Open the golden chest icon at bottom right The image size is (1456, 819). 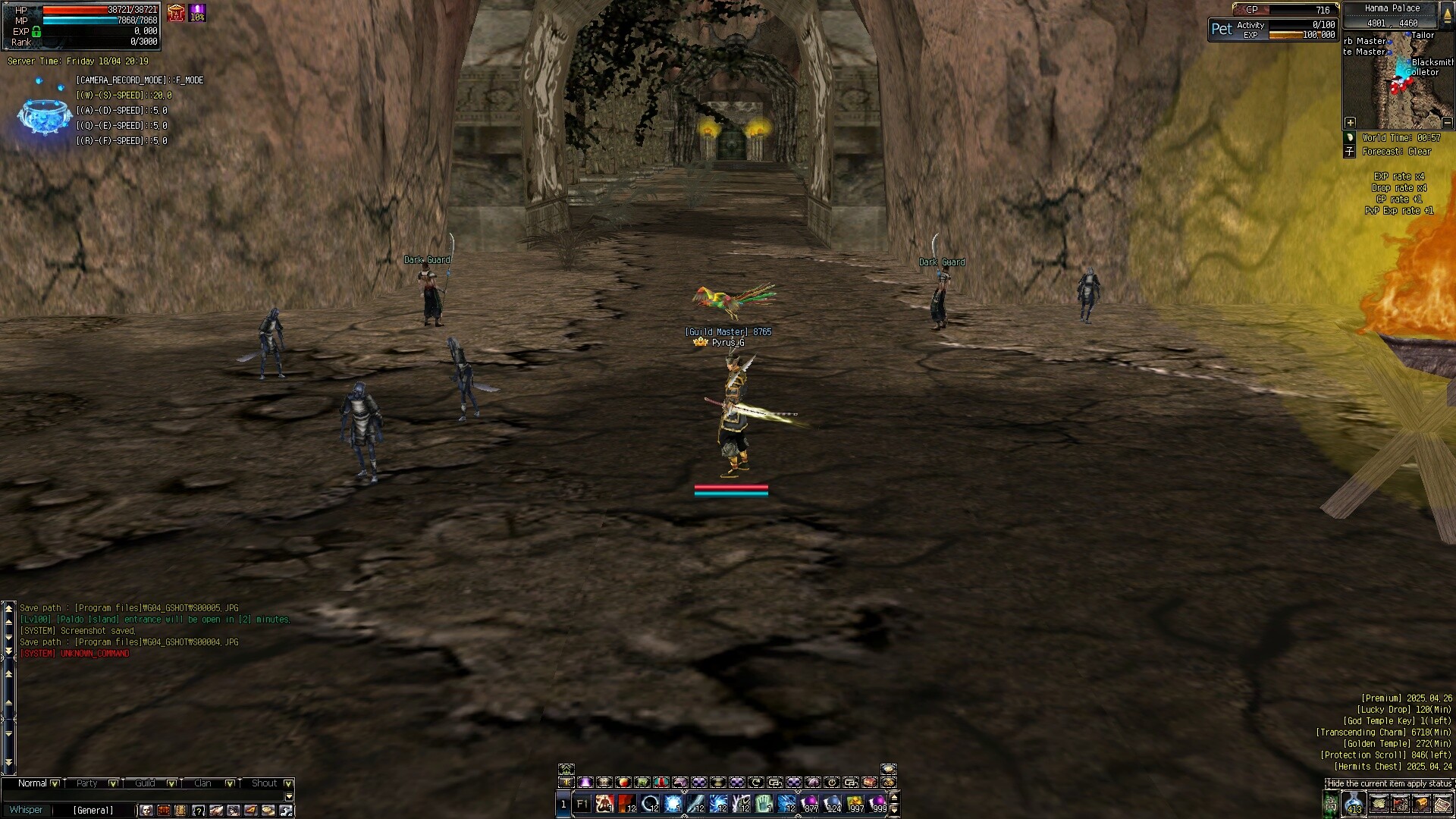point(1421,804)
